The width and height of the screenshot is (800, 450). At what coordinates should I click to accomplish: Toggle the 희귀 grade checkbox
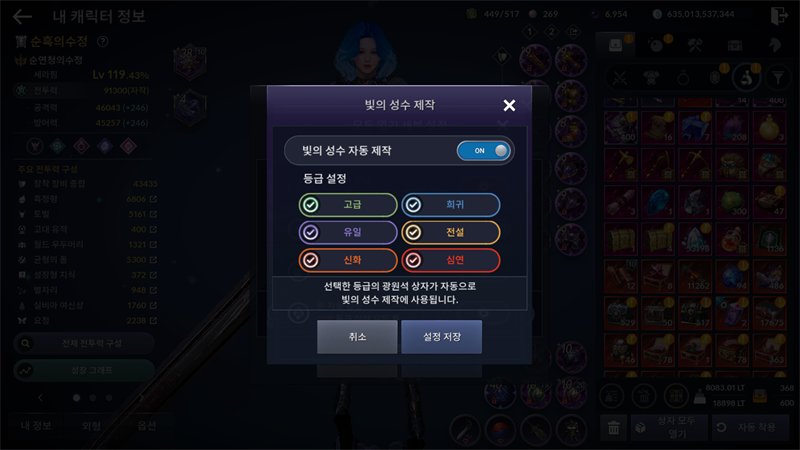[x=451, y=205]
